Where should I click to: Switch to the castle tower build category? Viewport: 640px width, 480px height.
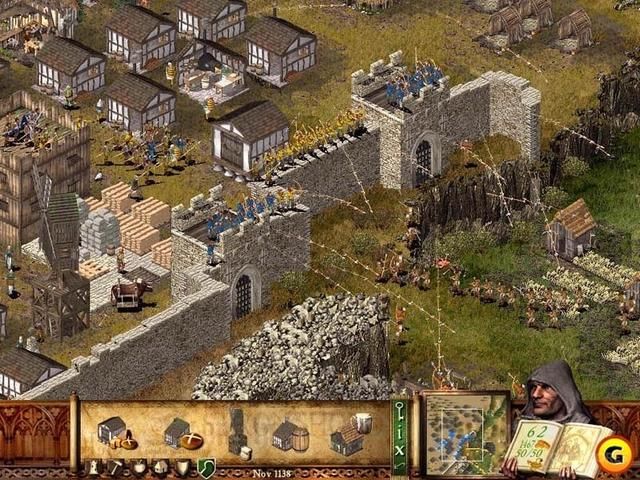[x=92, y=467]
